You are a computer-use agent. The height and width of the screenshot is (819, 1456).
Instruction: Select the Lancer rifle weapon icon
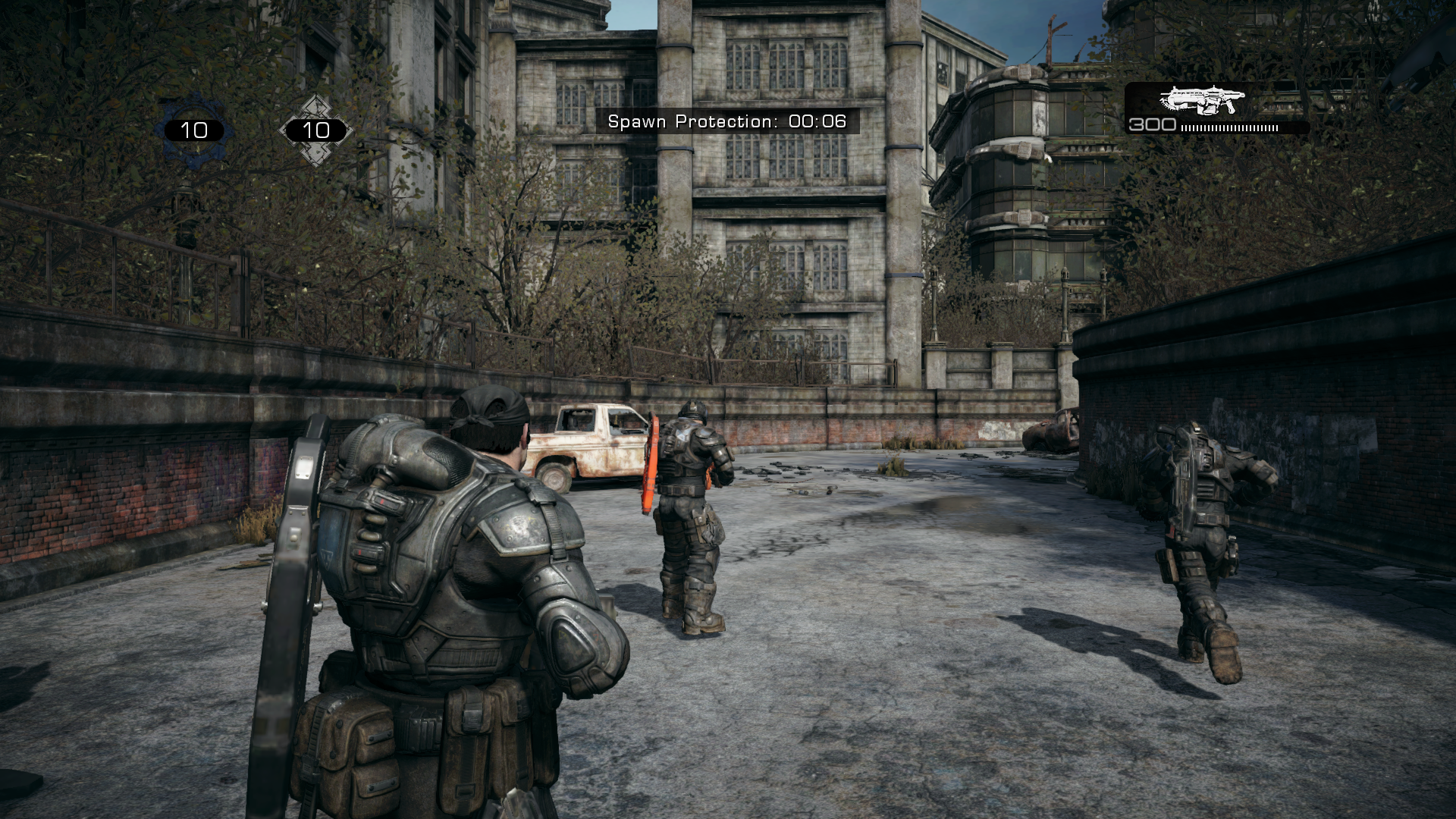point(1202,100)
